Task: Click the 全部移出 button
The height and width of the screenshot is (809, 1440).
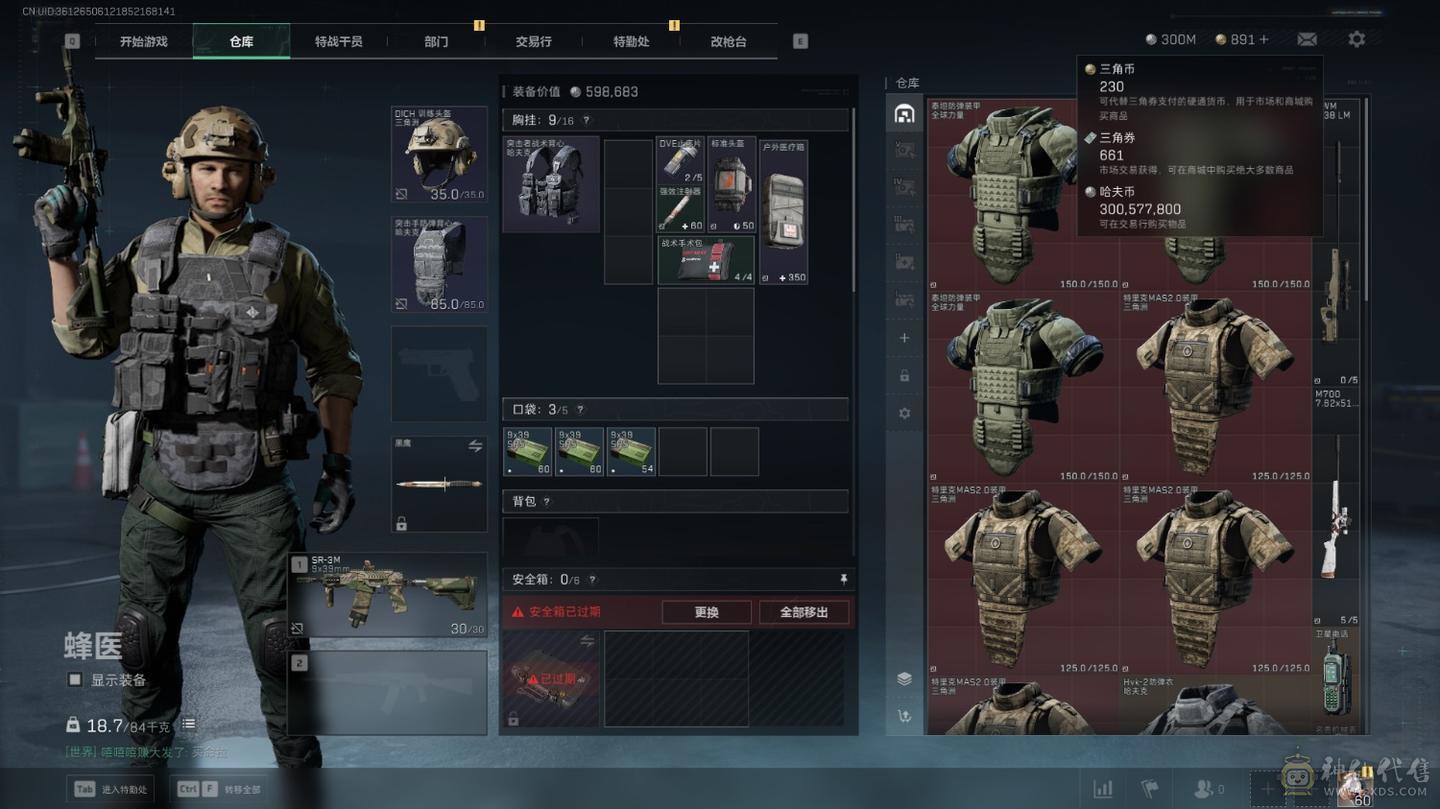Action: [804, 612]
